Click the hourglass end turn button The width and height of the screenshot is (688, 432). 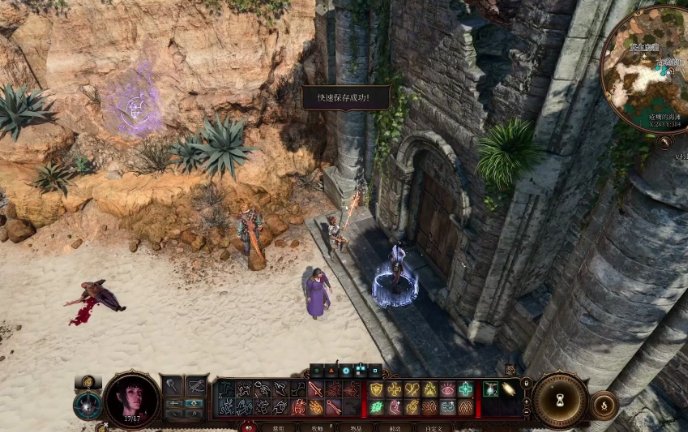click(560, 399)
